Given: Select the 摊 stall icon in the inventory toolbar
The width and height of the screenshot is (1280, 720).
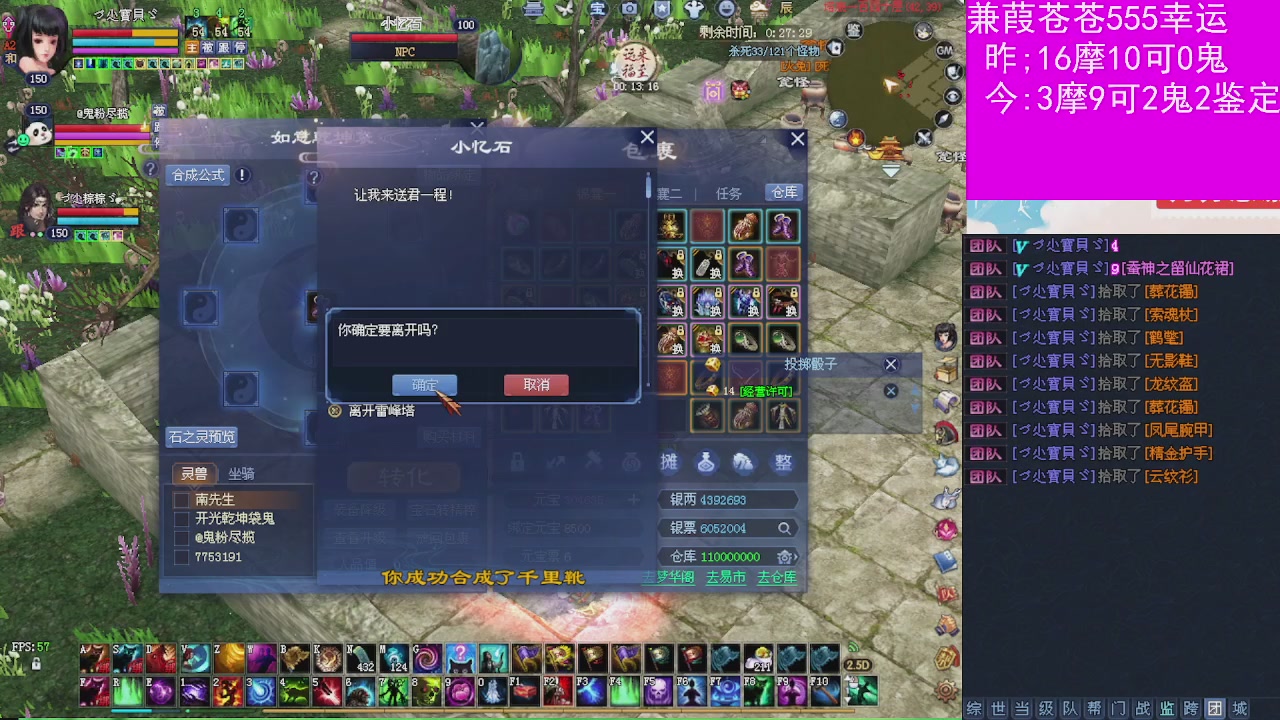Looking at the screenshot, I should point(668,463).
